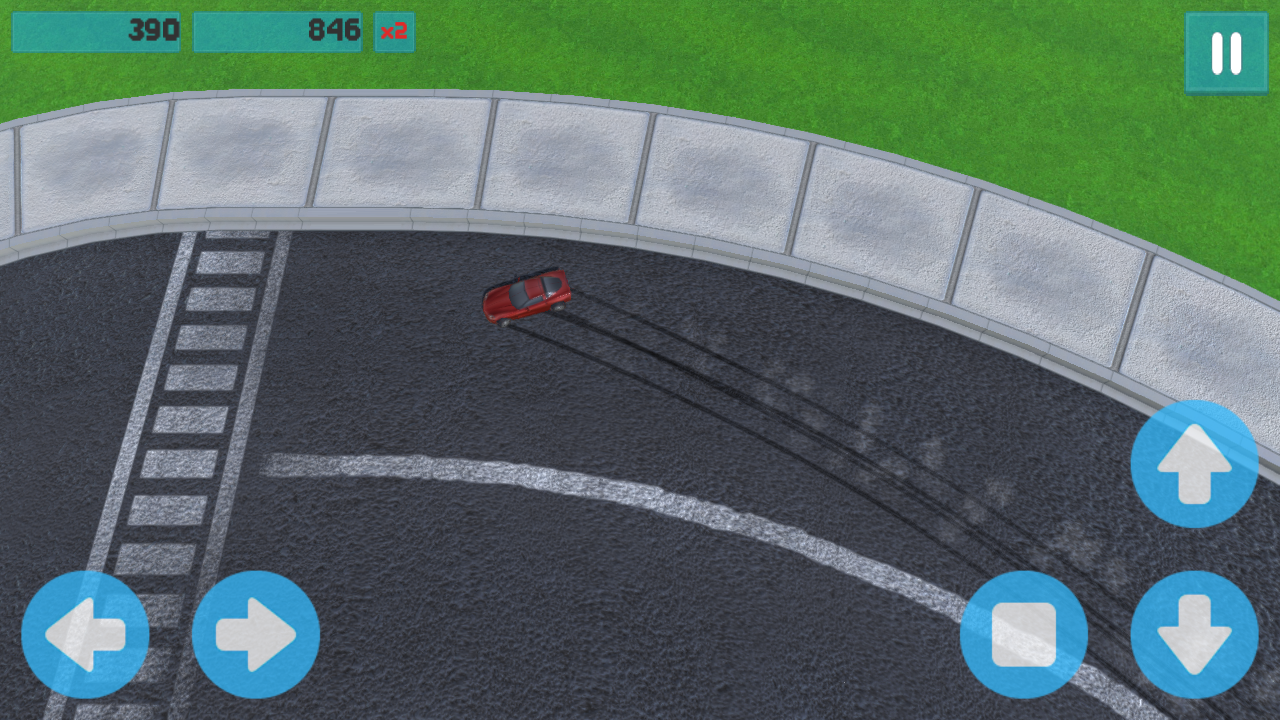This screenshot has height=720, width=1280.
Task: Accelerate with the up arrow button
Action: [x=1194, y=464]
